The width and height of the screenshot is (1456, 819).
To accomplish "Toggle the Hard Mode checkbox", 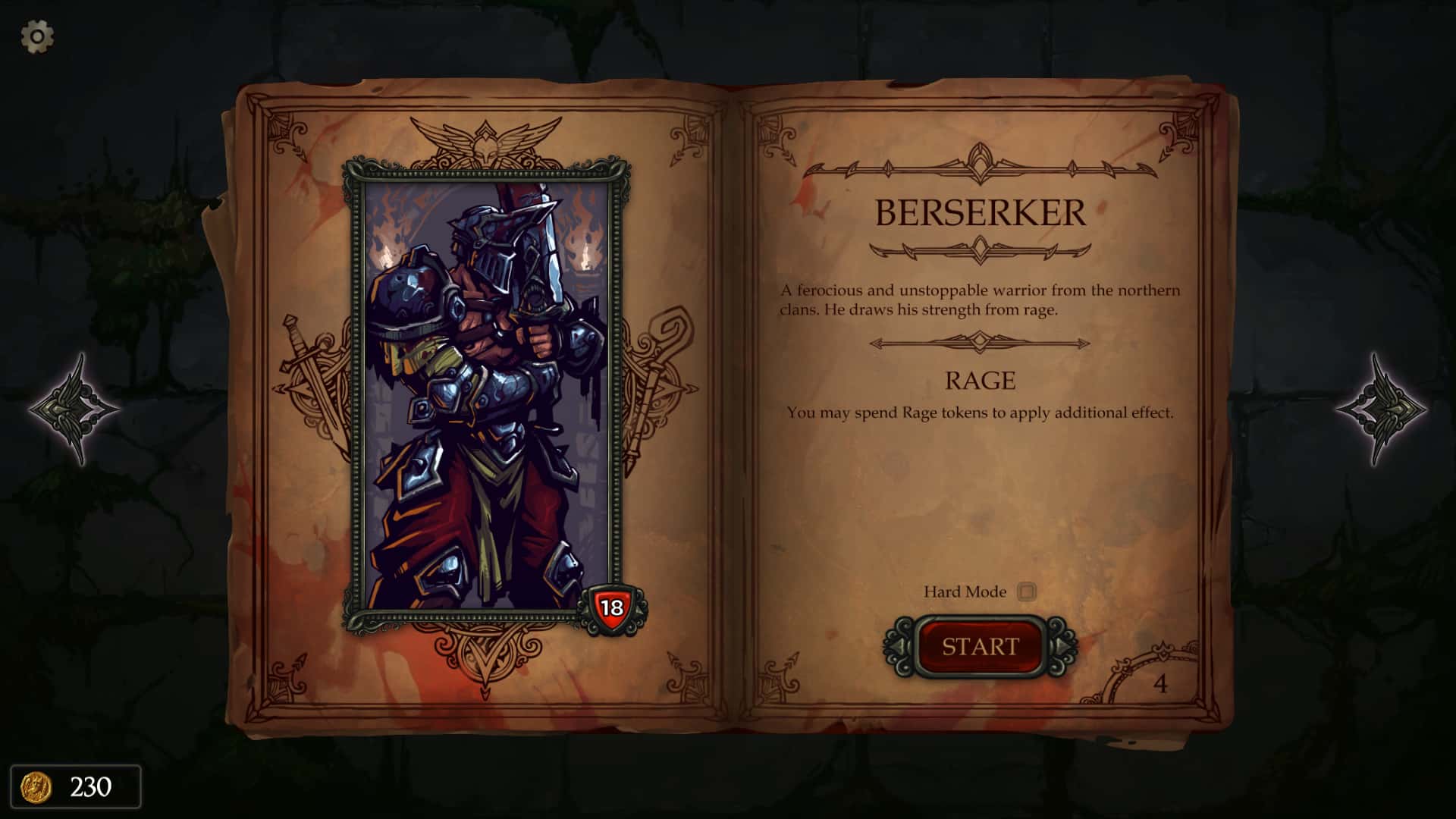I will (1027, 591).
